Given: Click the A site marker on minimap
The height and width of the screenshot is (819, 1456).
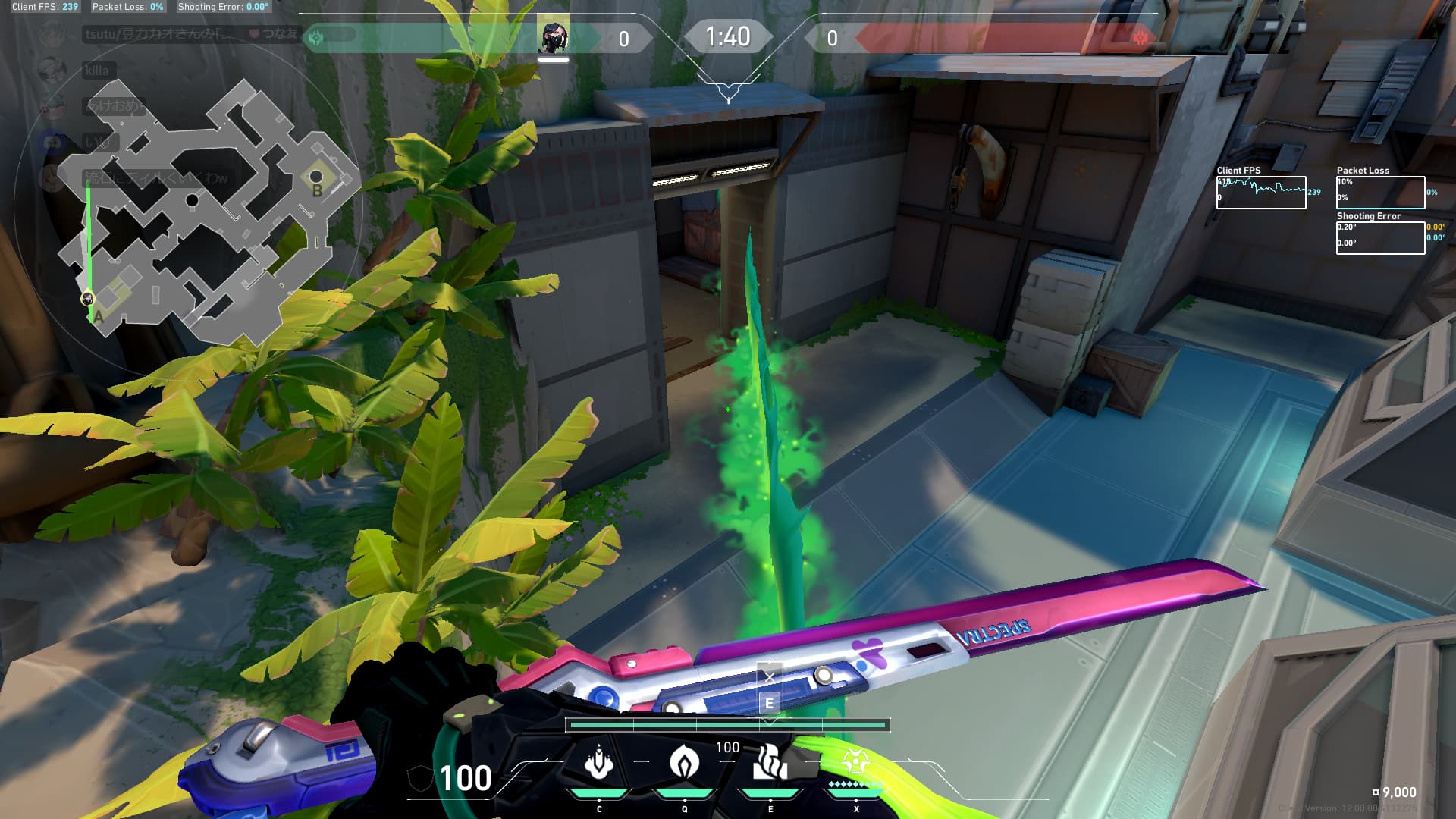Looking at the screenshot, I should pyautogui.click(x=99, y=316).
